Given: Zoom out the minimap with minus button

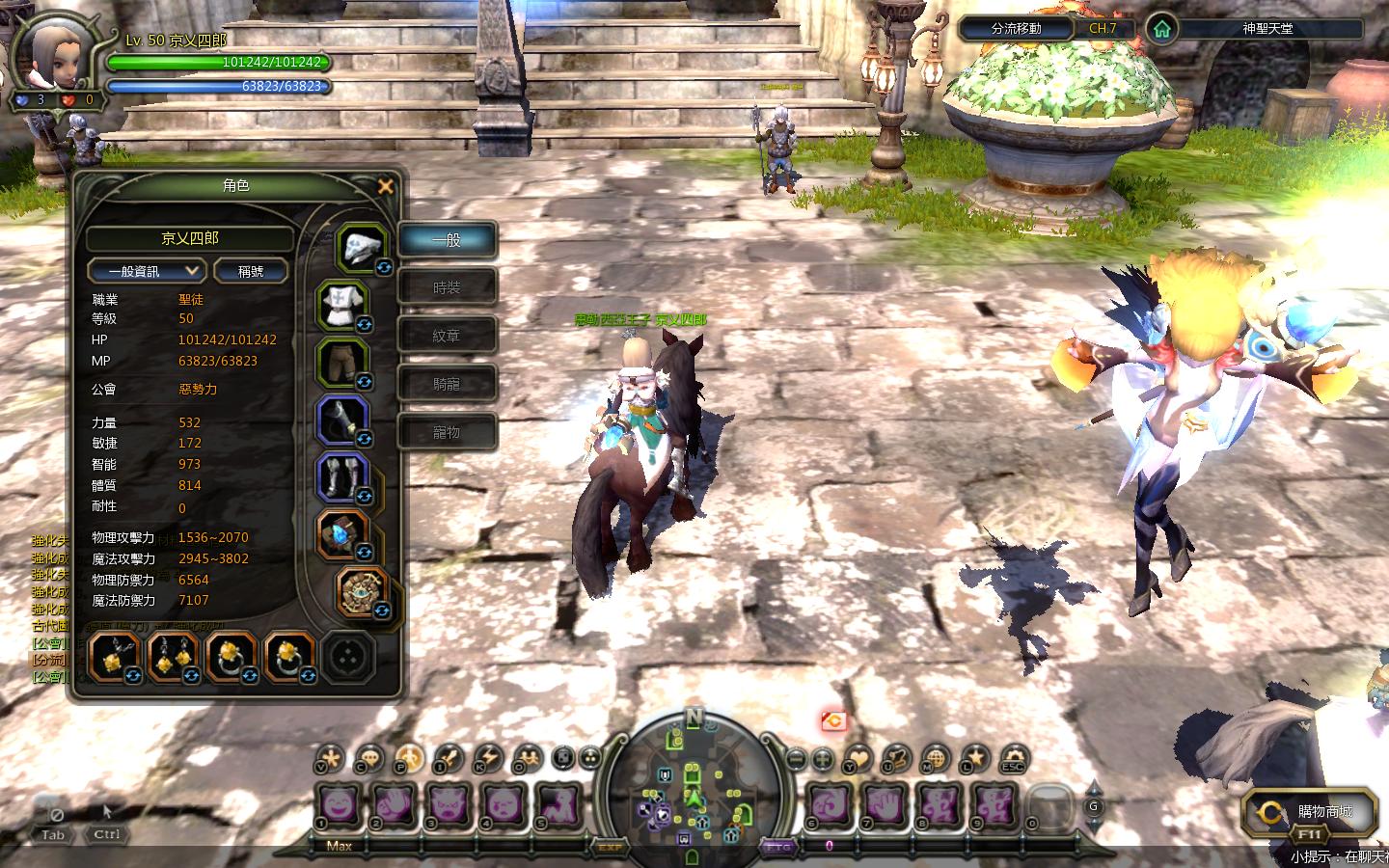Looking at the screenshot, I should click(x=796, y=759).
